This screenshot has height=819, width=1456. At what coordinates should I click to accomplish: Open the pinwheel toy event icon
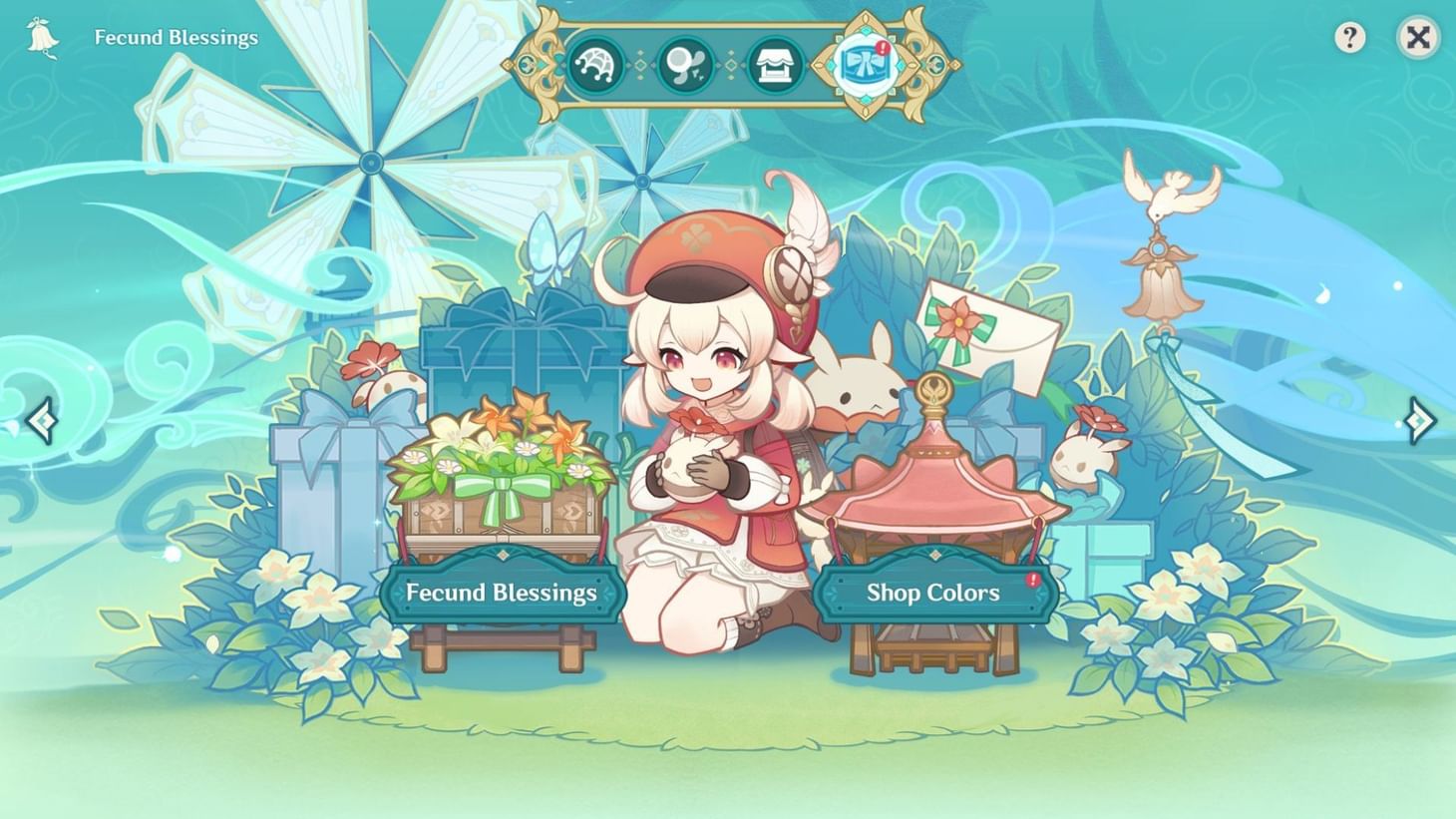[686, 63]
